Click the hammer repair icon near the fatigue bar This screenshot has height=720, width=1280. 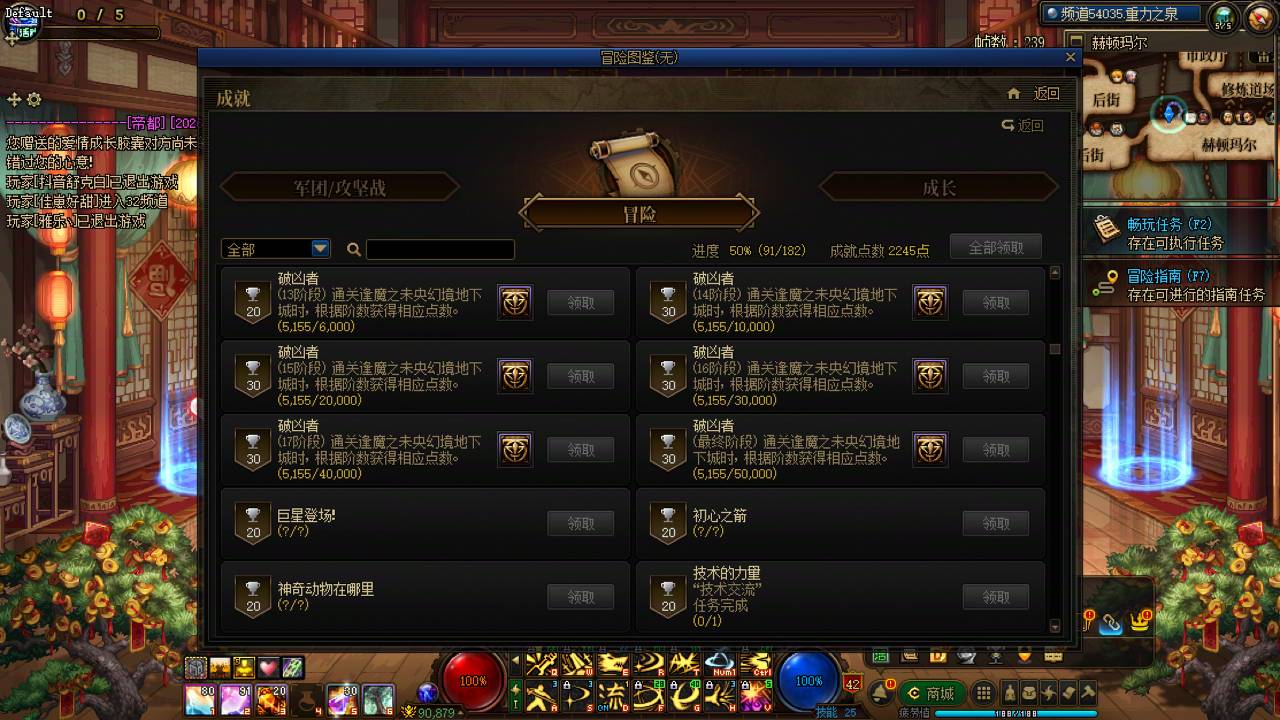click(1088, 694)
